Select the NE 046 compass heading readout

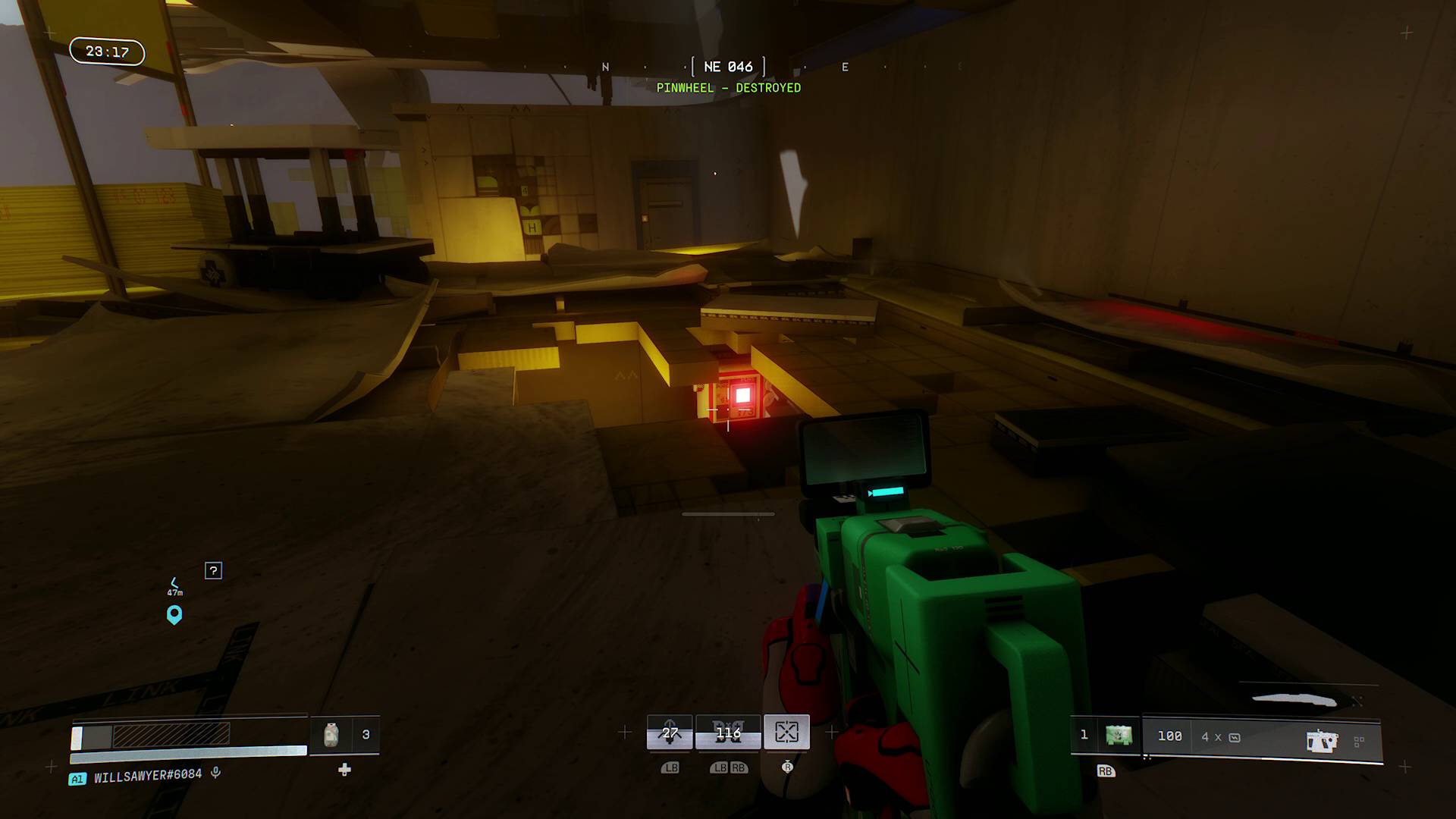728,67
